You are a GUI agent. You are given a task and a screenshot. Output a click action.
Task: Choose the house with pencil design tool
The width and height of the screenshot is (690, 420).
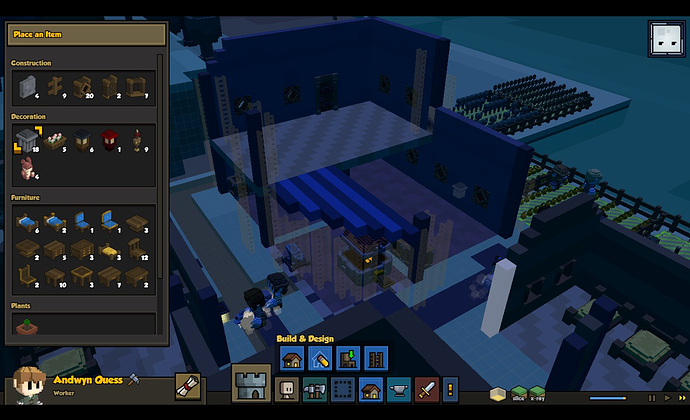(x=322, y=358)
